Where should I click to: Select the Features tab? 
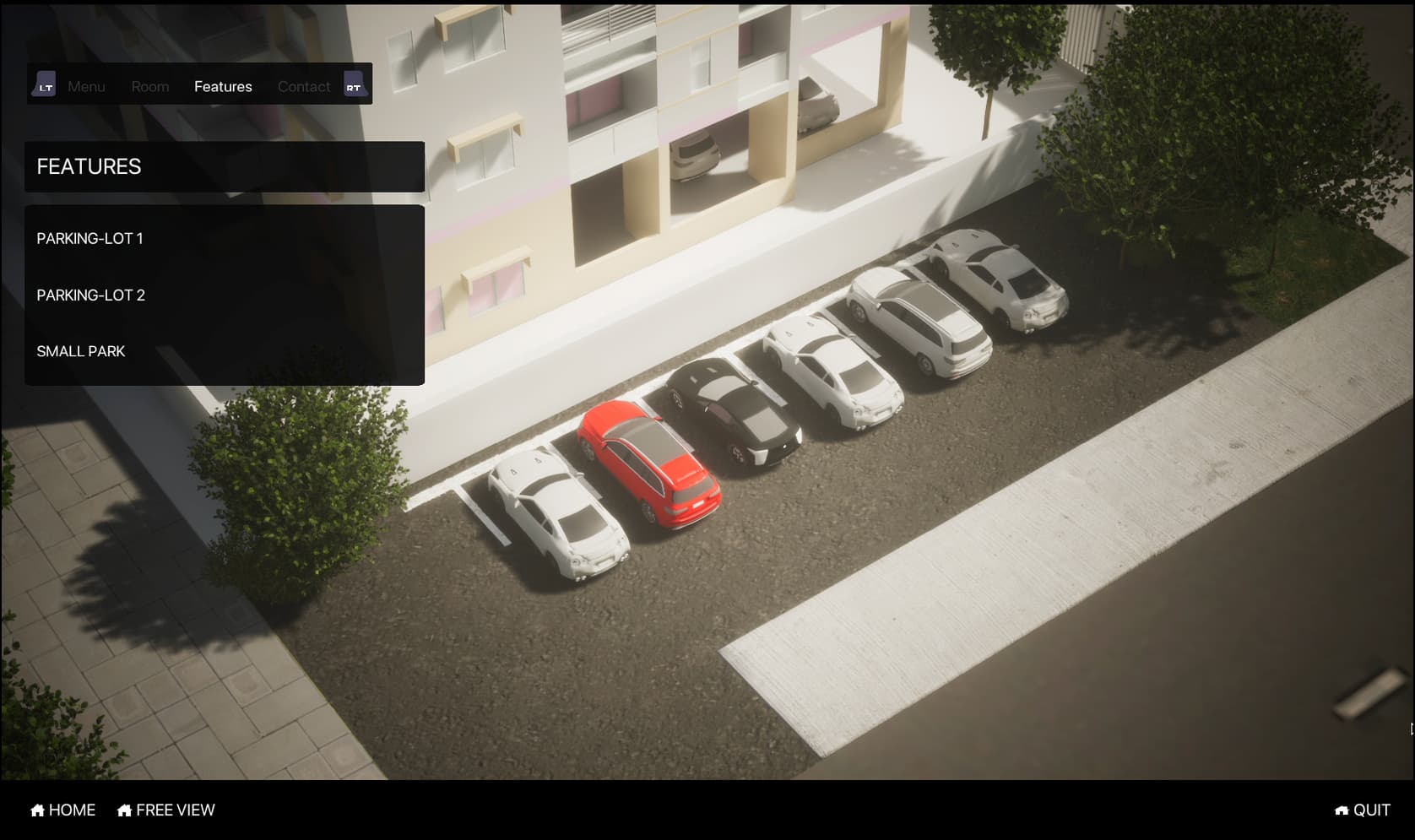tap(223, 86)
